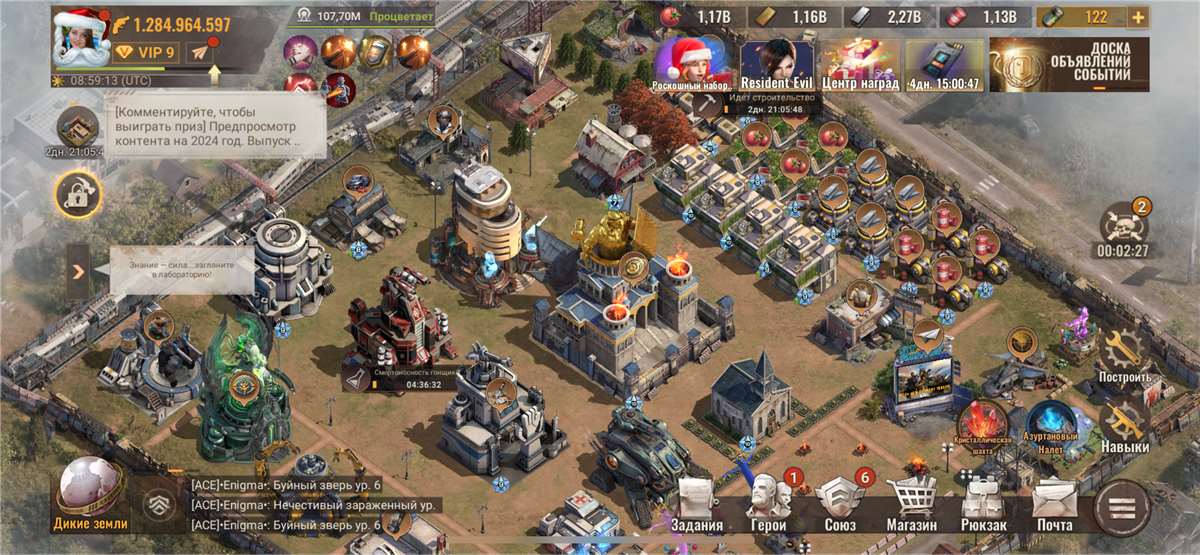The height and width of the screenshot is (555, 1200).
Task: Open the Кристаллическая шахта event
Action: 984,427
